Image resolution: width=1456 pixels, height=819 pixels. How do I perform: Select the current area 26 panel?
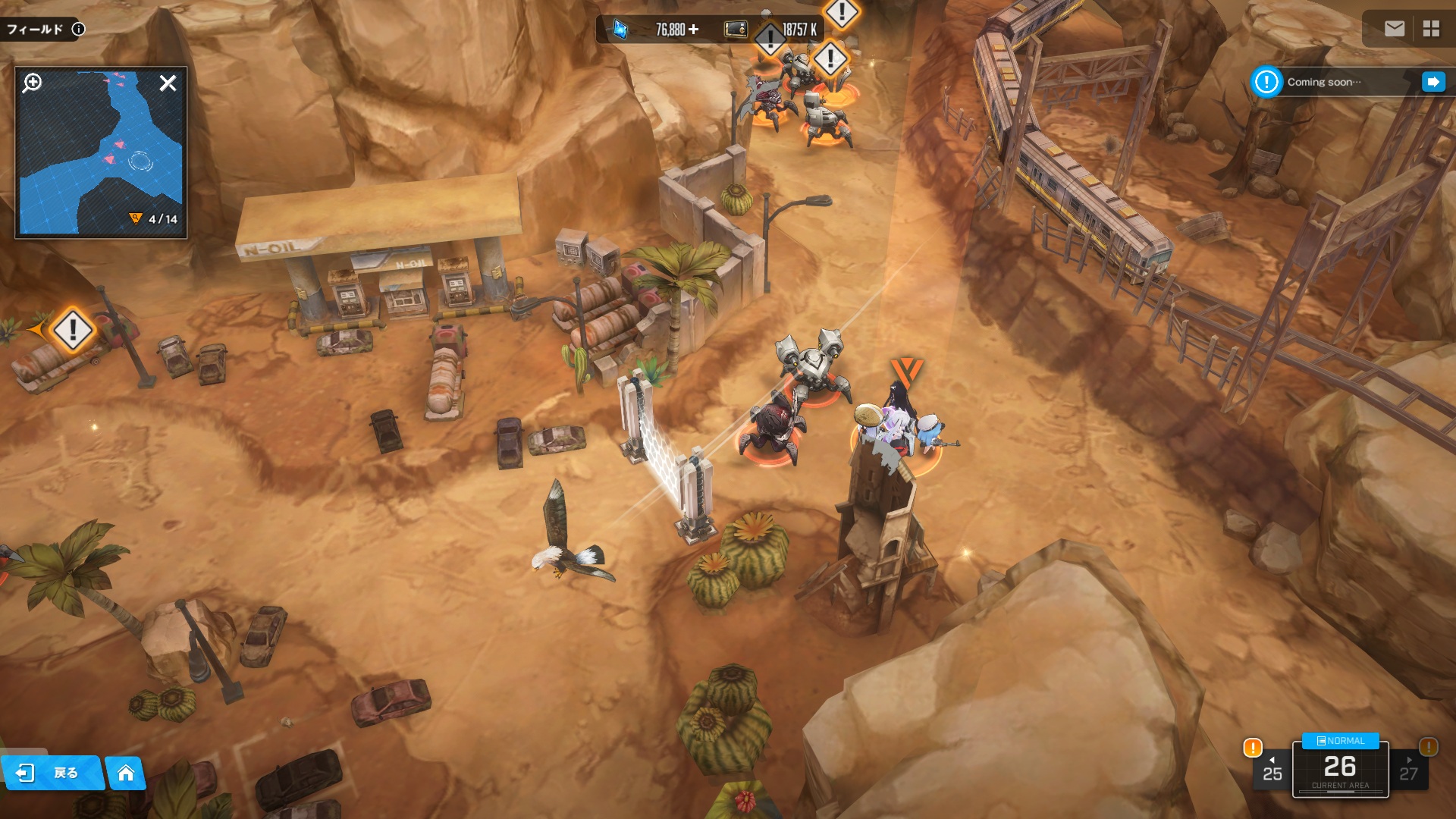click(1340, 771)
